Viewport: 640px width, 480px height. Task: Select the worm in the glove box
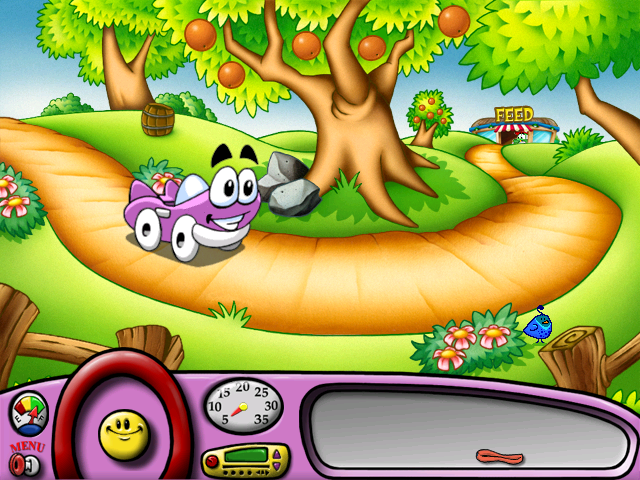click(x=499, y=456)
